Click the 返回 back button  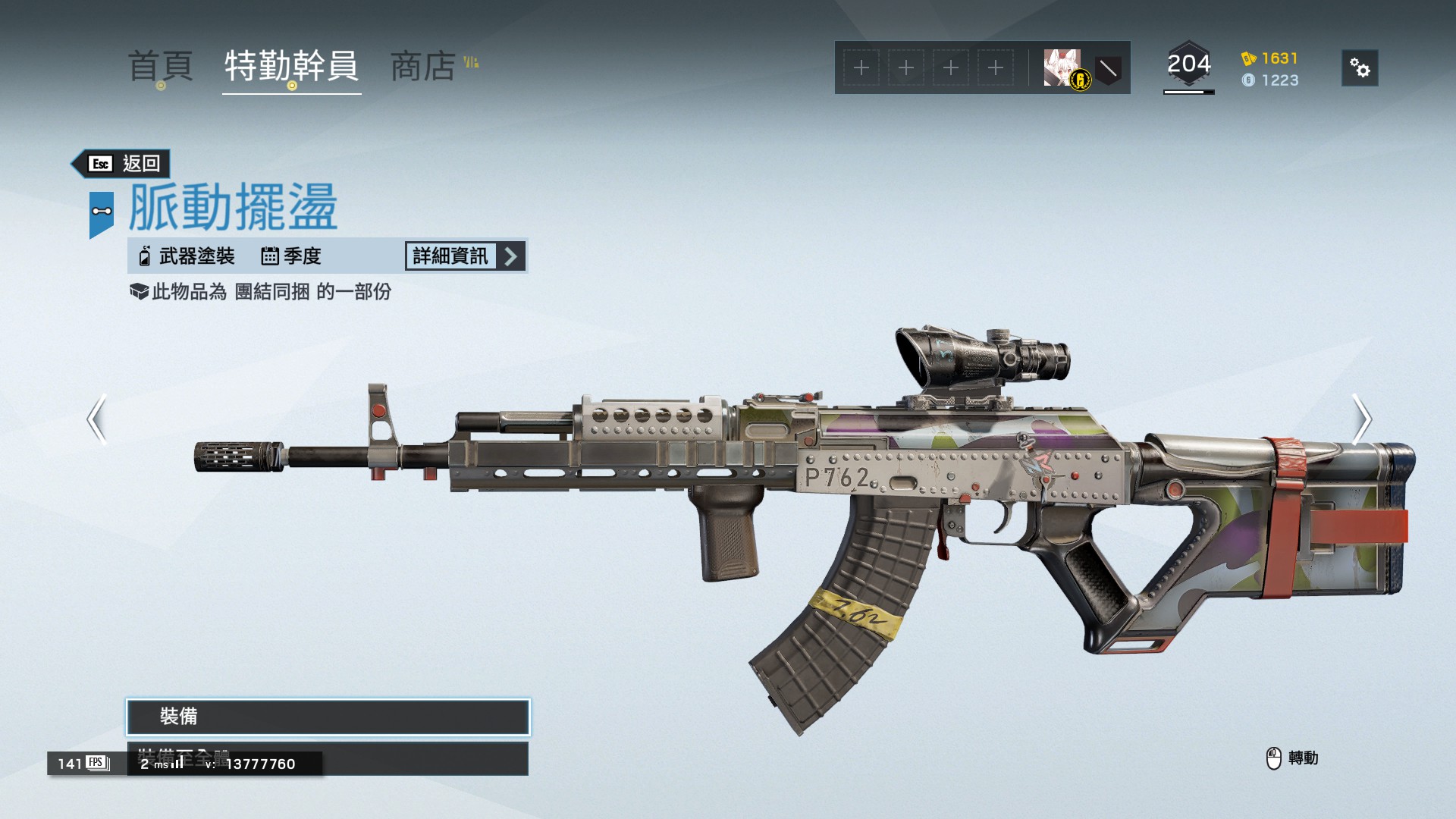(121, 164)
